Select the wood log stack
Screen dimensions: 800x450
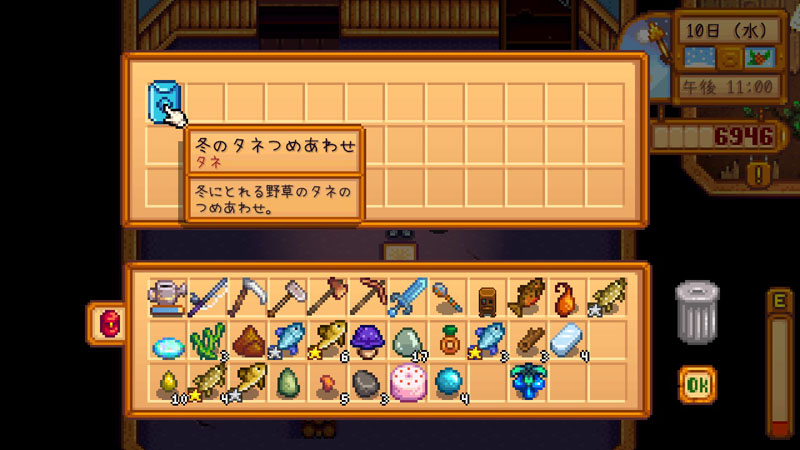pyautogui.click(x=527, y=339)
